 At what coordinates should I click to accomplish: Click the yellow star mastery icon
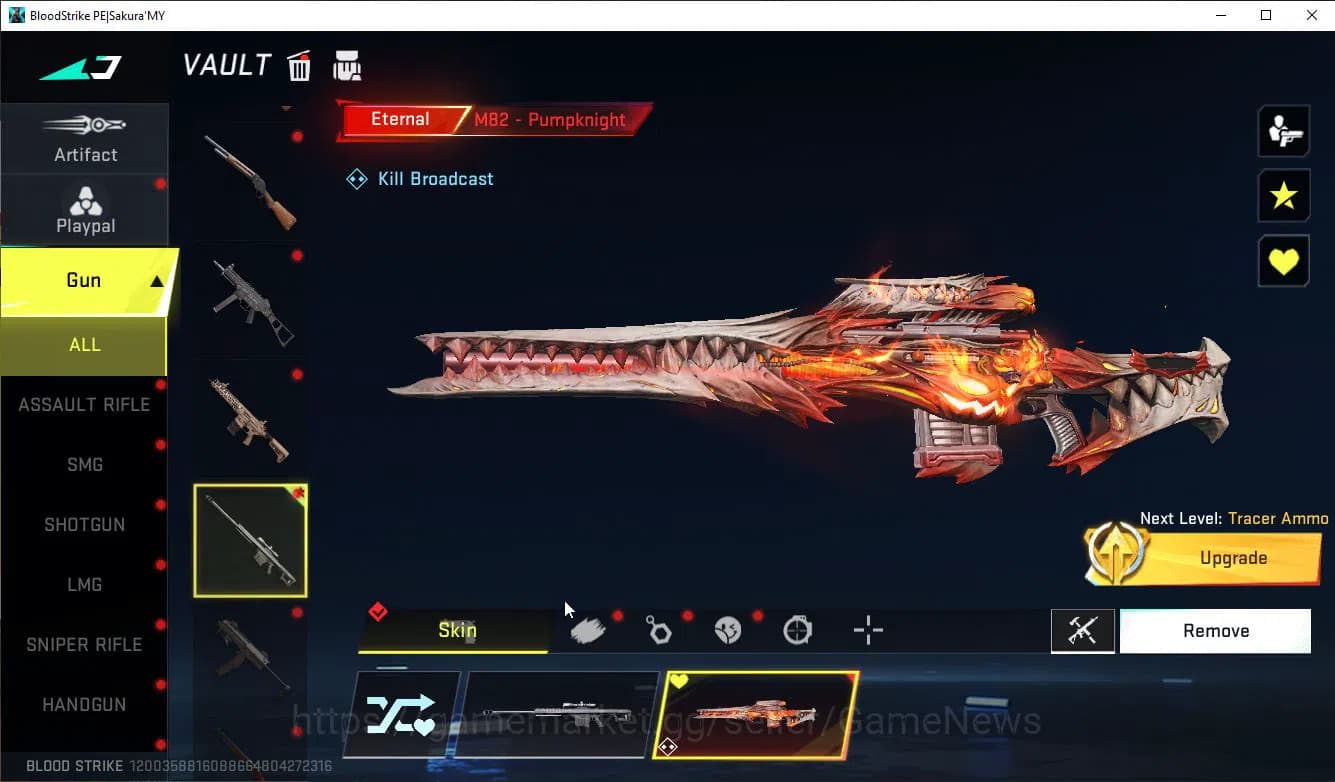click(1284, 196)
